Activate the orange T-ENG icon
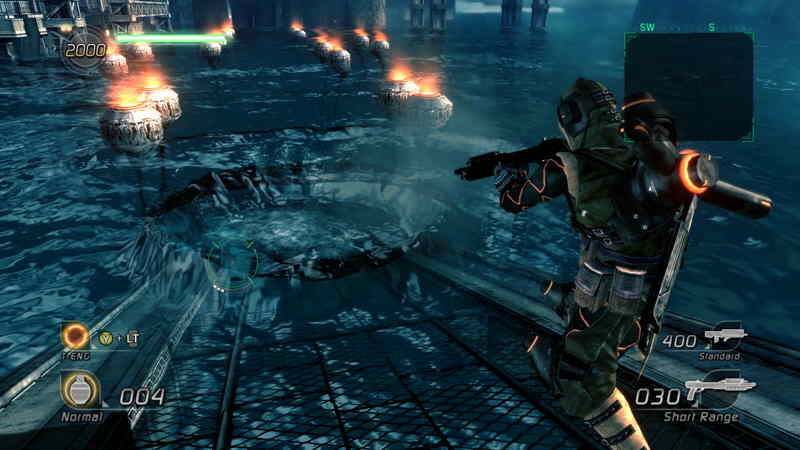 click(x=75, y=335)
